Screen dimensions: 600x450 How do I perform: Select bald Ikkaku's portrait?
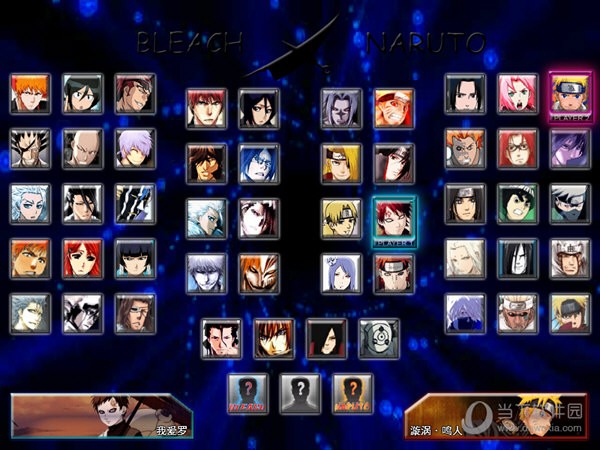pos(82,148)
